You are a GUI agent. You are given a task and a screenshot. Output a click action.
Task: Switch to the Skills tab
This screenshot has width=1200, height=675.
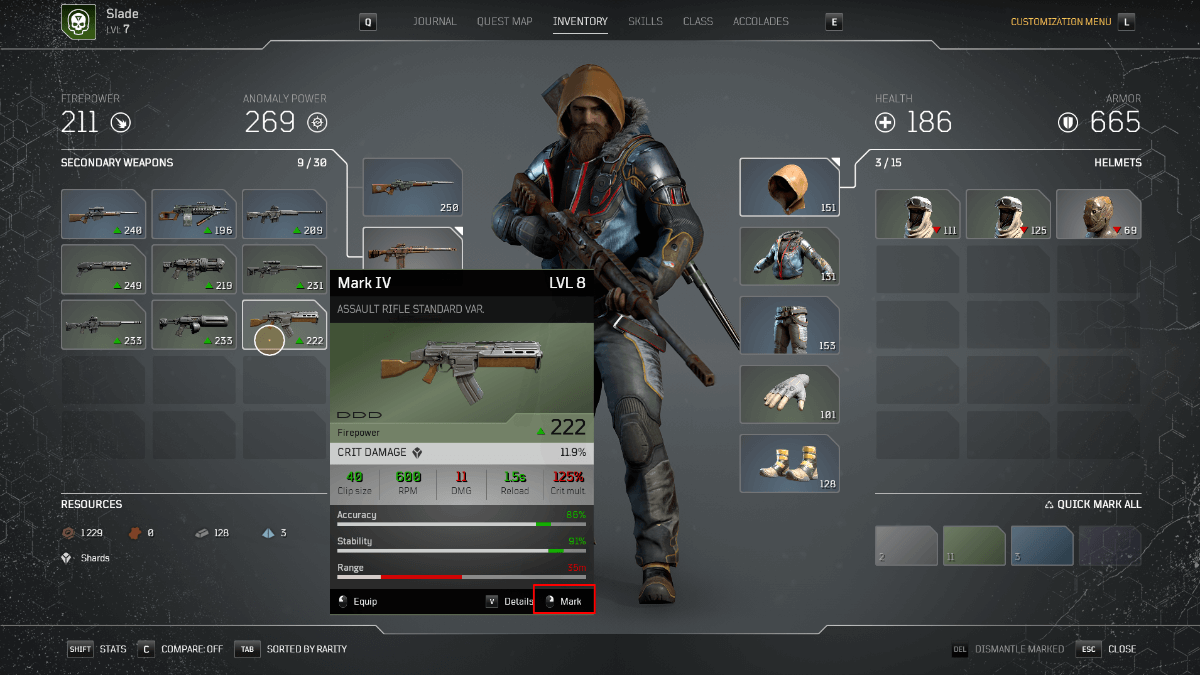click(645, 21)
